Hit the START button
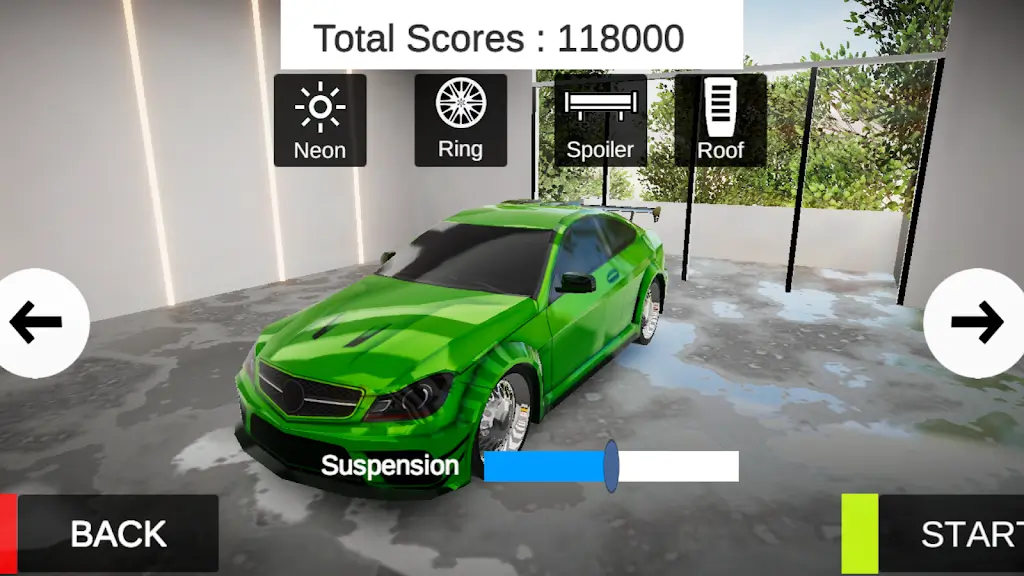 point(950,534)
